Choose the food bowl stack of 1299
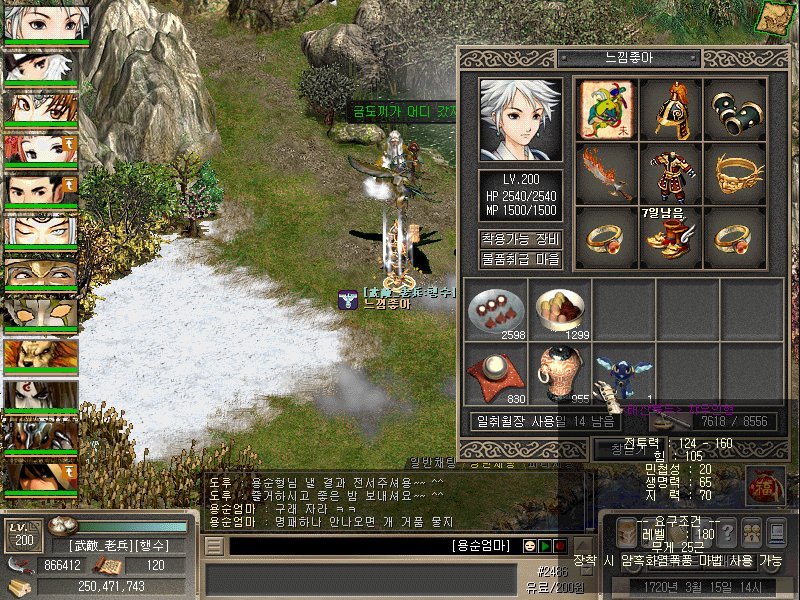800x600 pixels. 560,309
